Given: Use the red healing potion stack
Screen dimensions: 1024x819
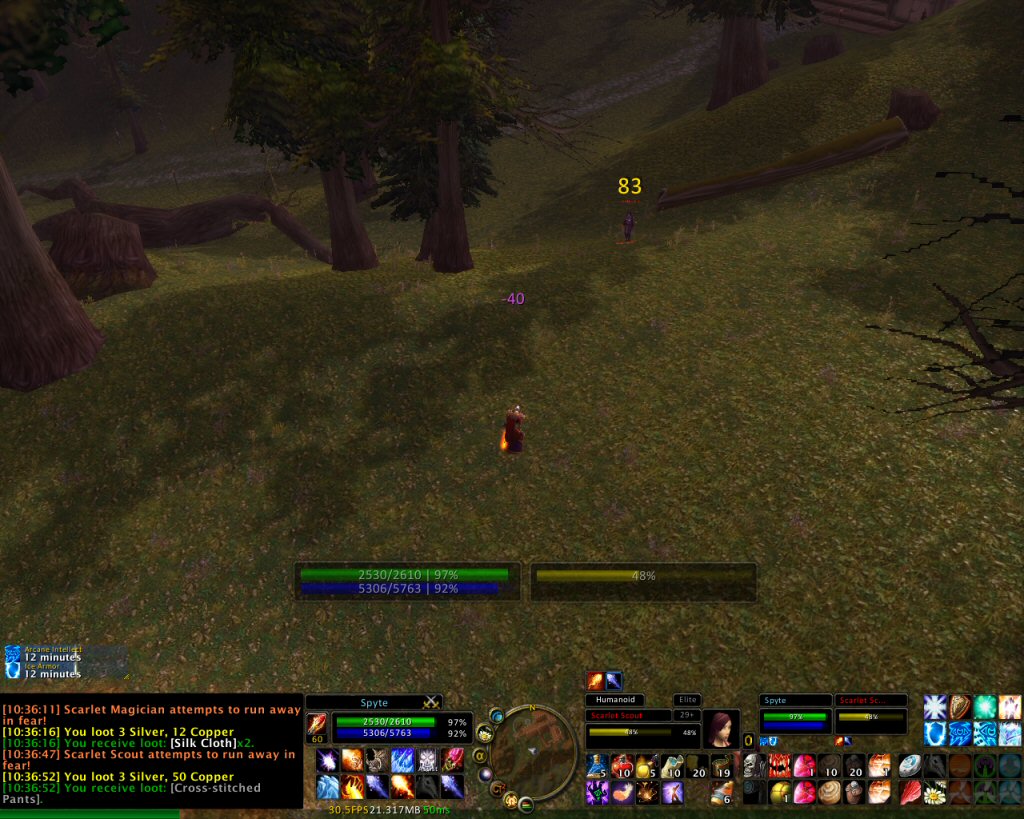Looking at the screenshot, I should [622, 767].
